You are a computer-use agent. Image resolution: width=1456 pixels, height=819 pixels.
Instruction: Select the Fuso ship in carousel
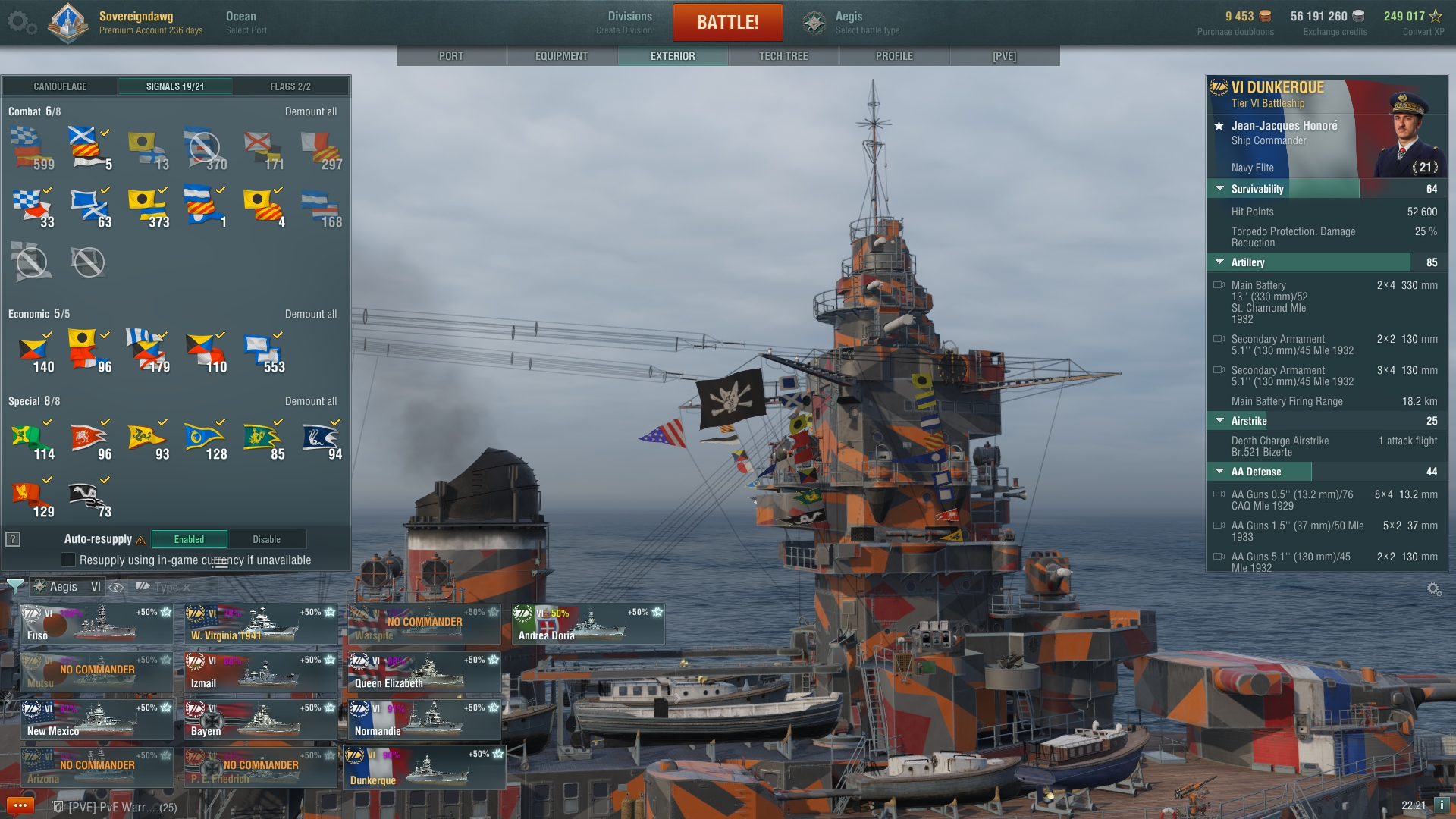[x=96, y=623]
